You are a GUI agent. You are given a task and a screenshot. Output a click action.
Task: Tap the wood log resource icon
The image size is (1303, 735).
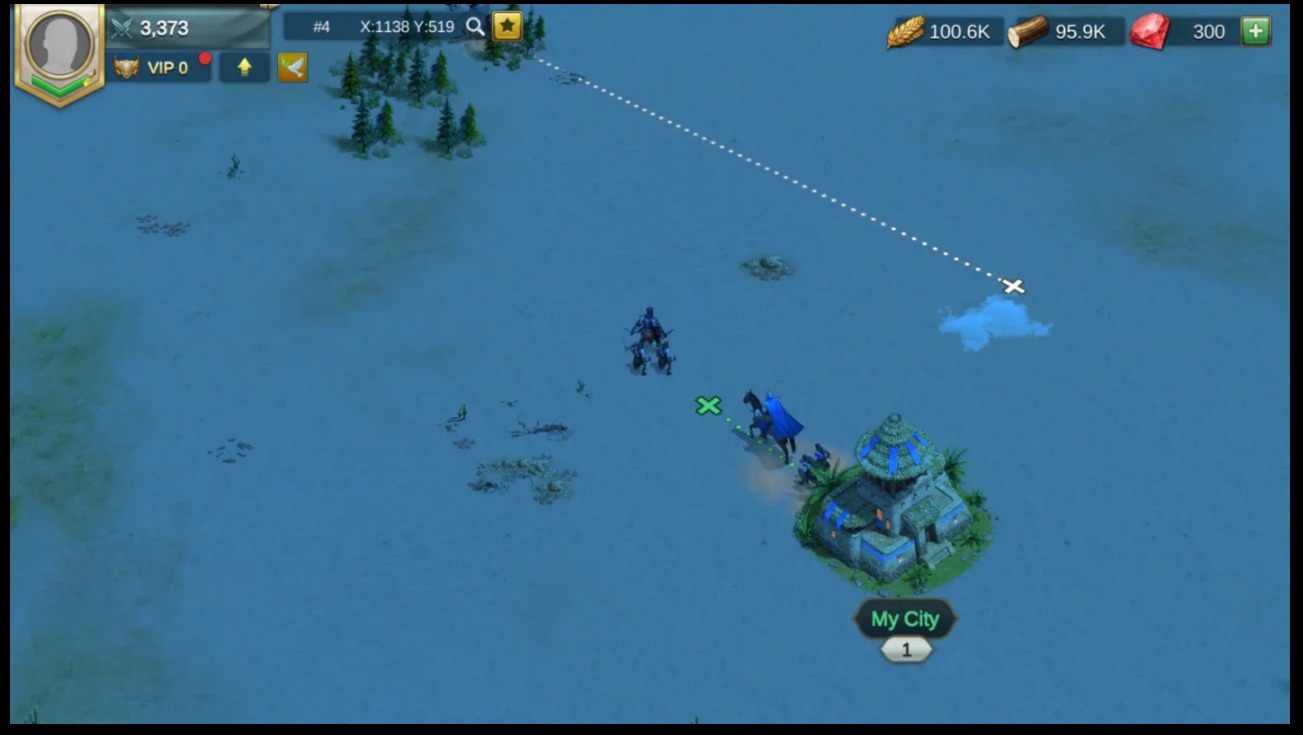[1027, 32]
